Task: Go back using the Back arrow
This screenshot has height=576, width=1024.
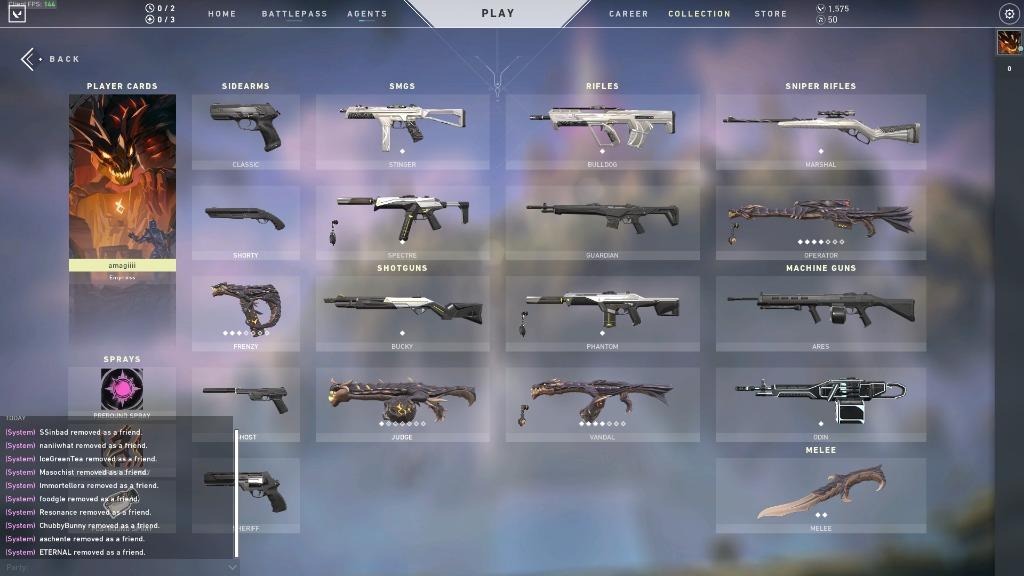Action: pyautogui.click(x=50, y=59)
